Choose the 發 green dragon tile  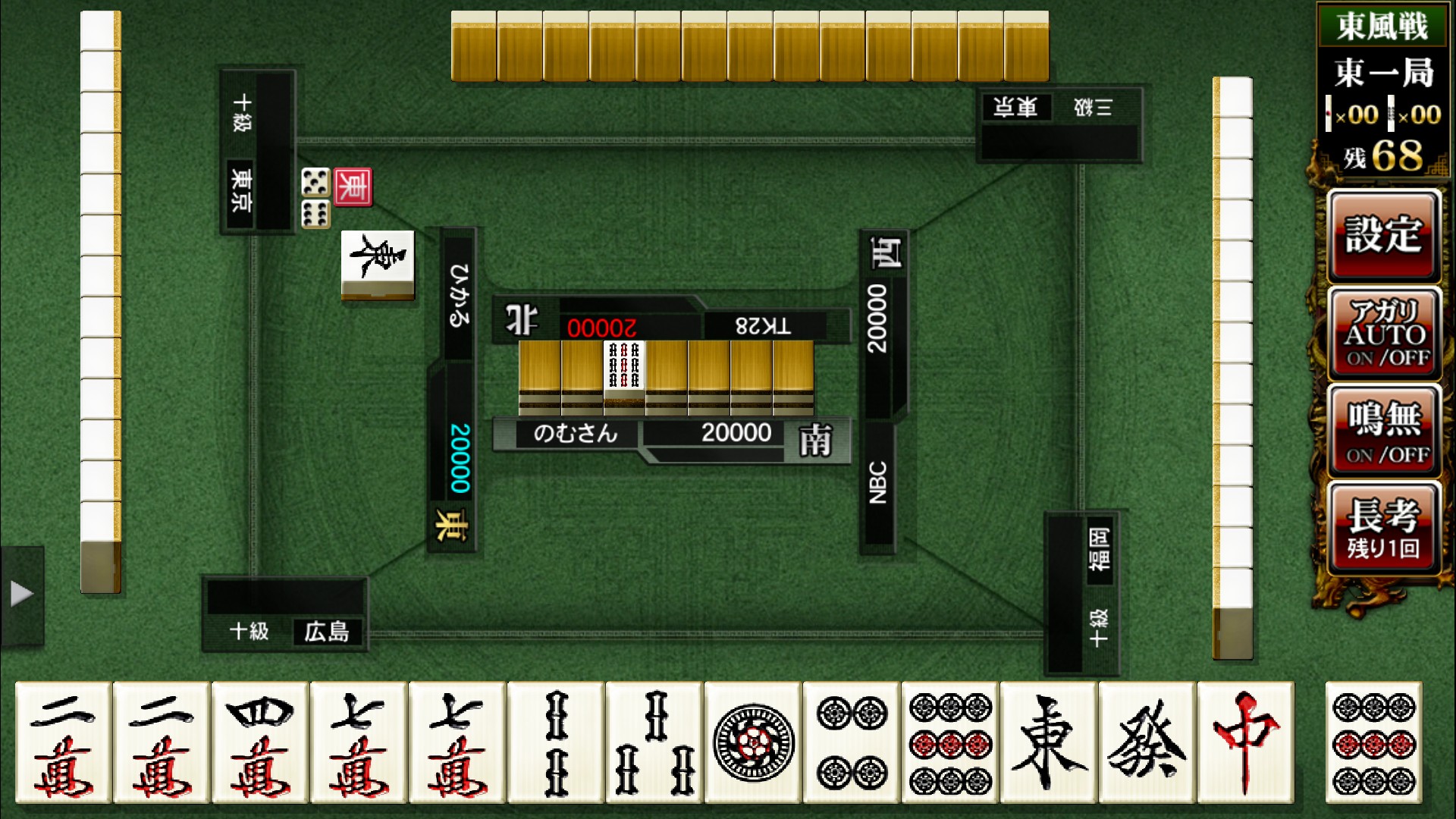coord(1147,742)
